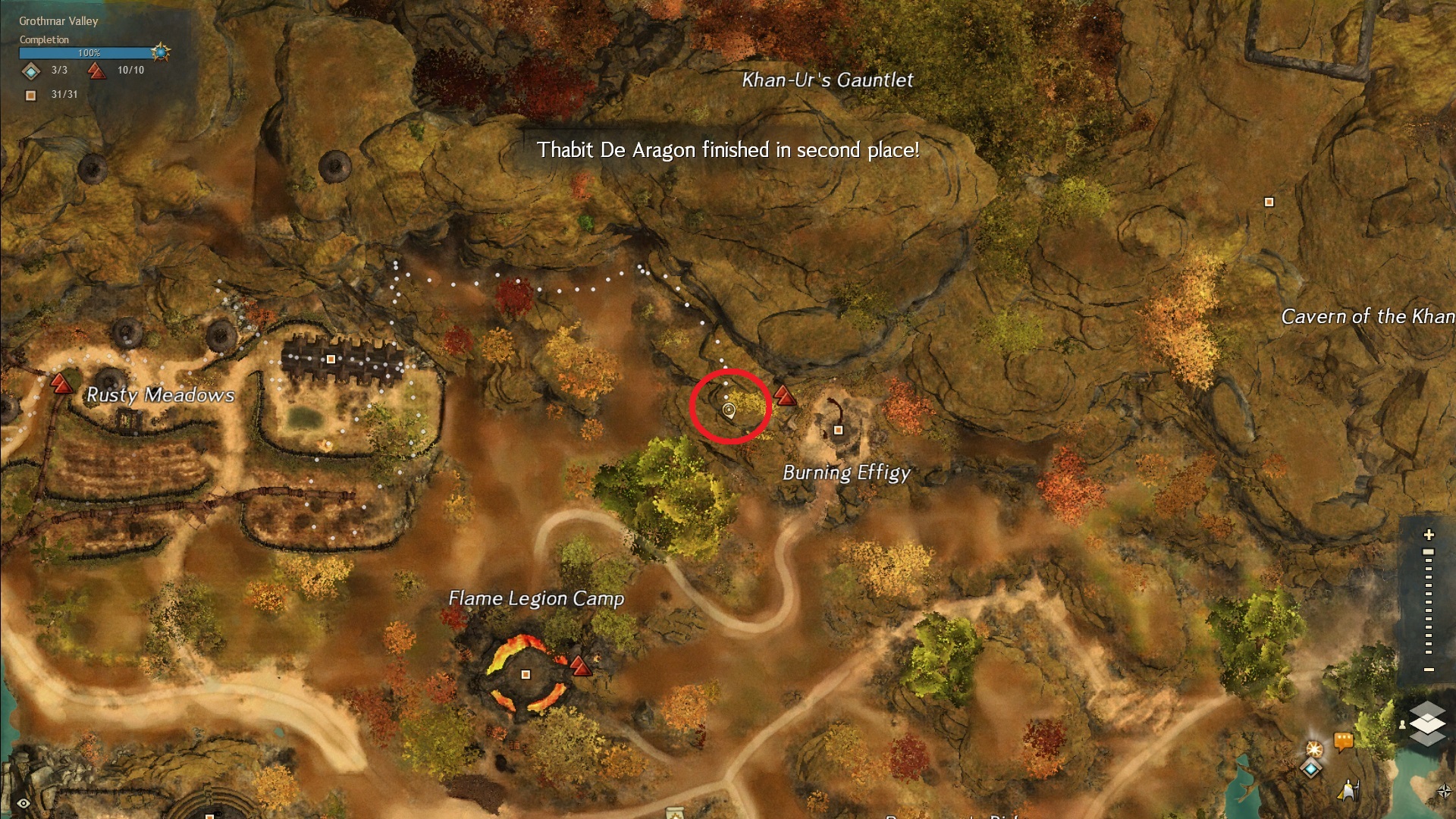Click the map completion star reward icon
The image size is (1456, 819).
(160, 52)
